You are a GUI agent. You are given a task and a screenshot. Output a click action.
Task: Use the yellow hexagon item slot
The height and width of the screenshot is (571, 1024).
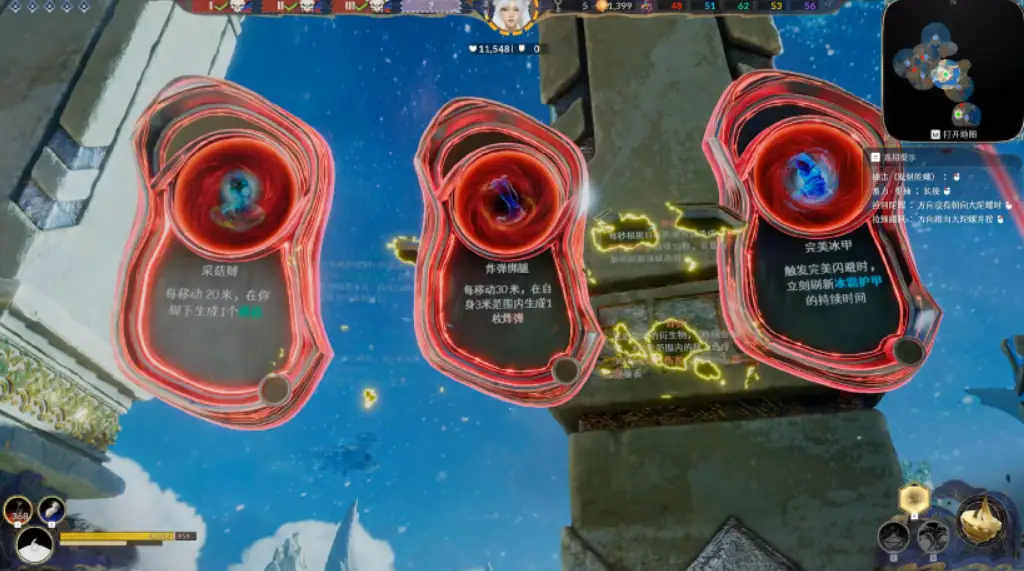[x=913, y=498]
